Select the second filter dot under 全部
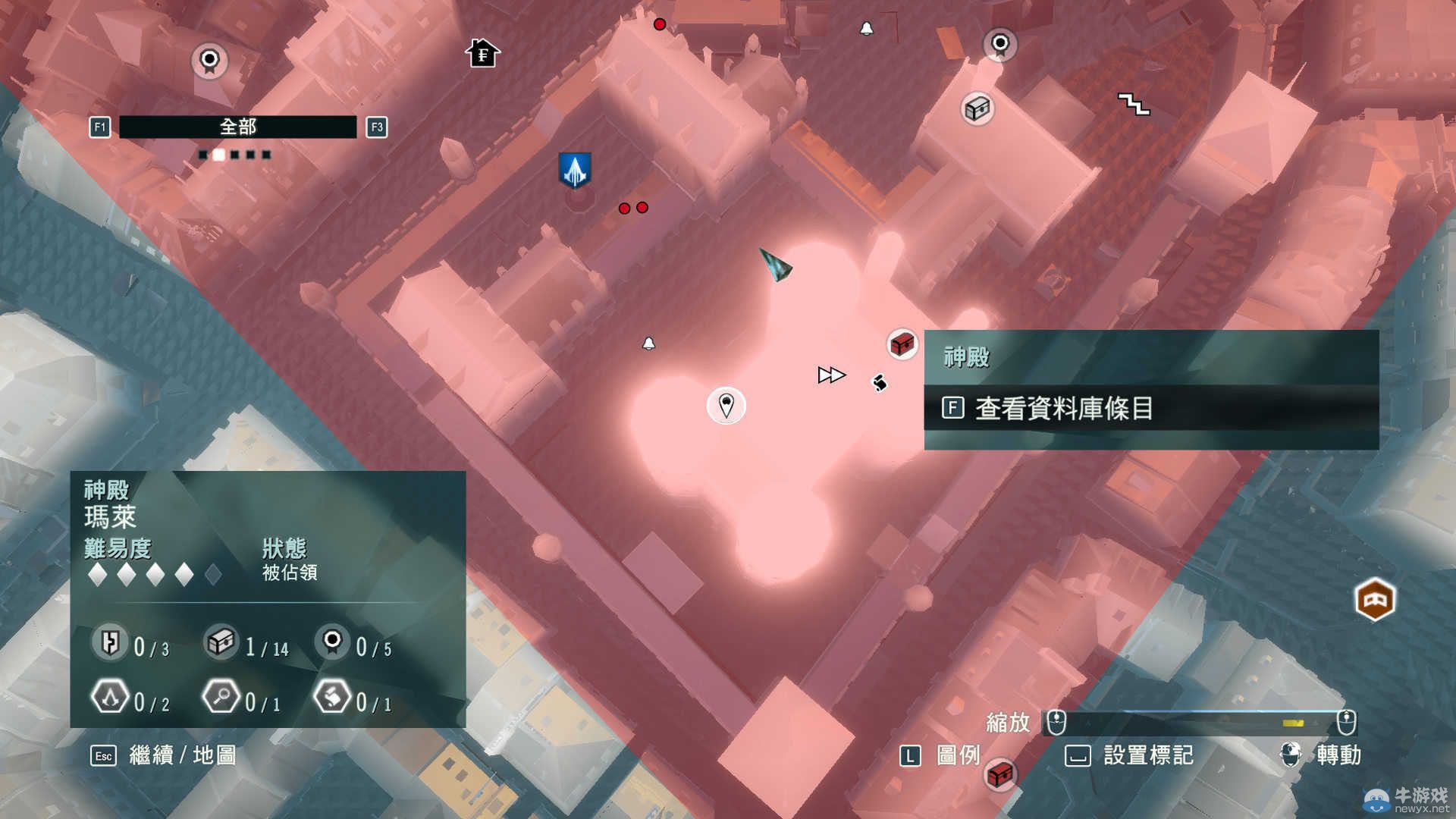The width and height of the screenshot is (1456, 819). (x=218, y=154)
